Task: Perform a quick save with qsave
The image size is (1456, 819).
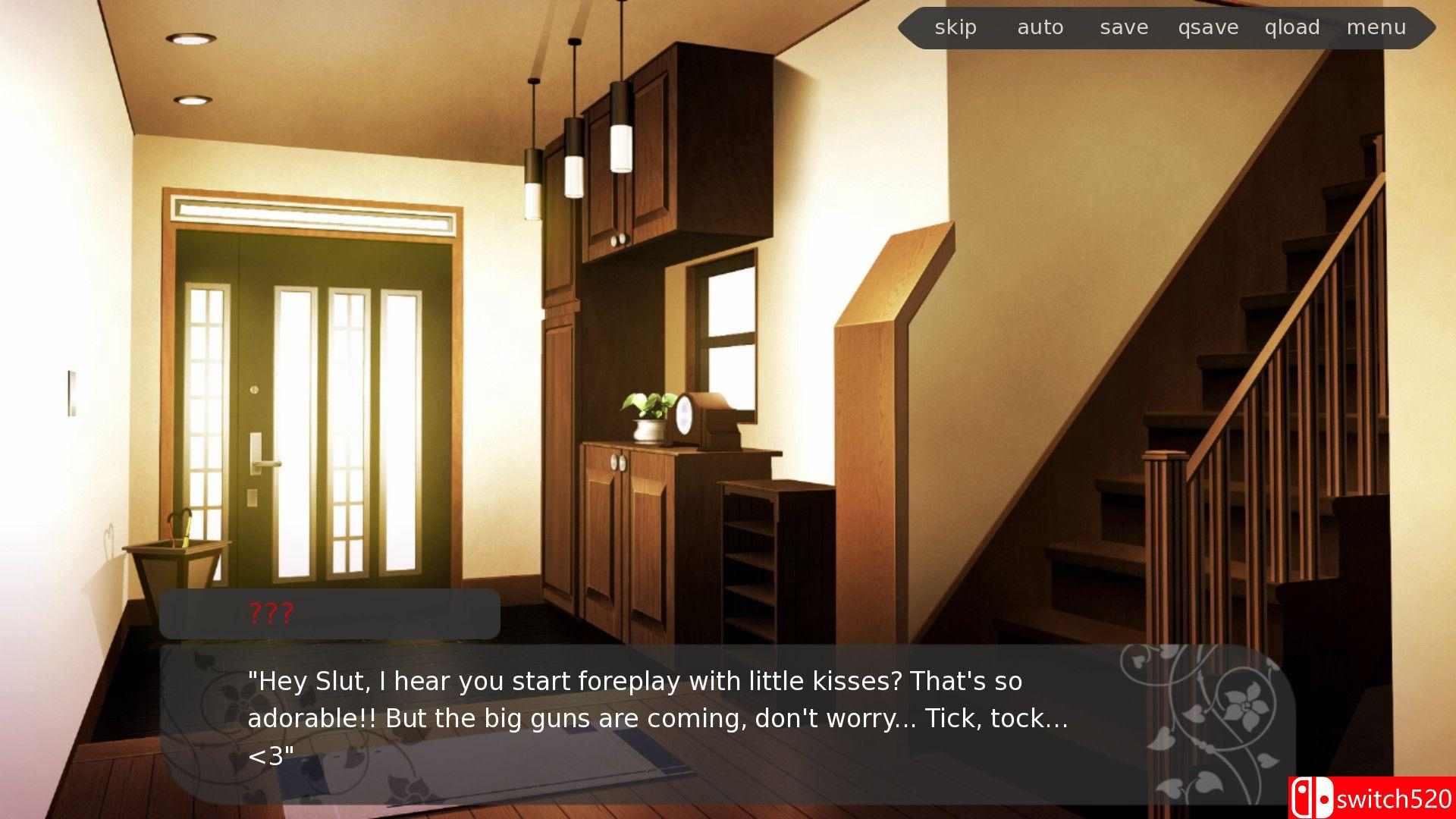Action: (x=1207, y=27)
